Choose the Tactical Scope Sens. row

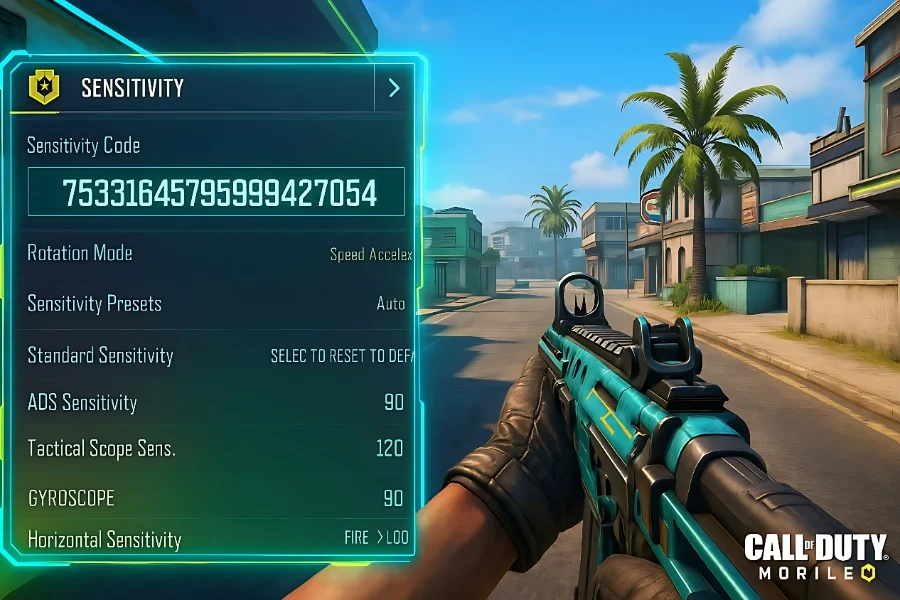[216, 448]
